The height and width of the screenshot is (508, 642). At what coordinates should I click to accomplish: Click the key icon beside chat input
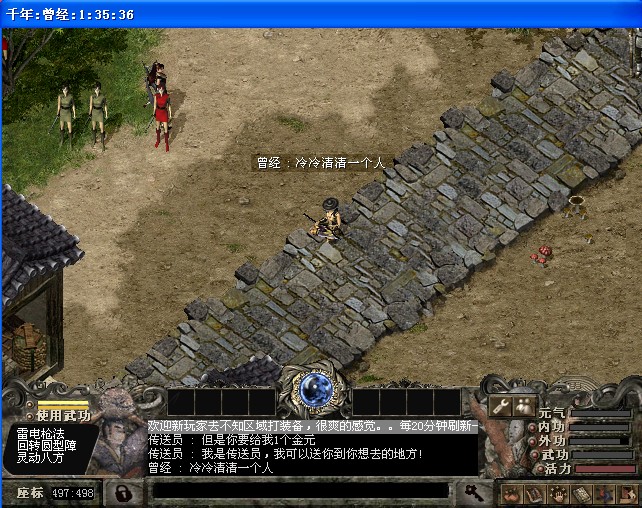click(x=472, y=492)
